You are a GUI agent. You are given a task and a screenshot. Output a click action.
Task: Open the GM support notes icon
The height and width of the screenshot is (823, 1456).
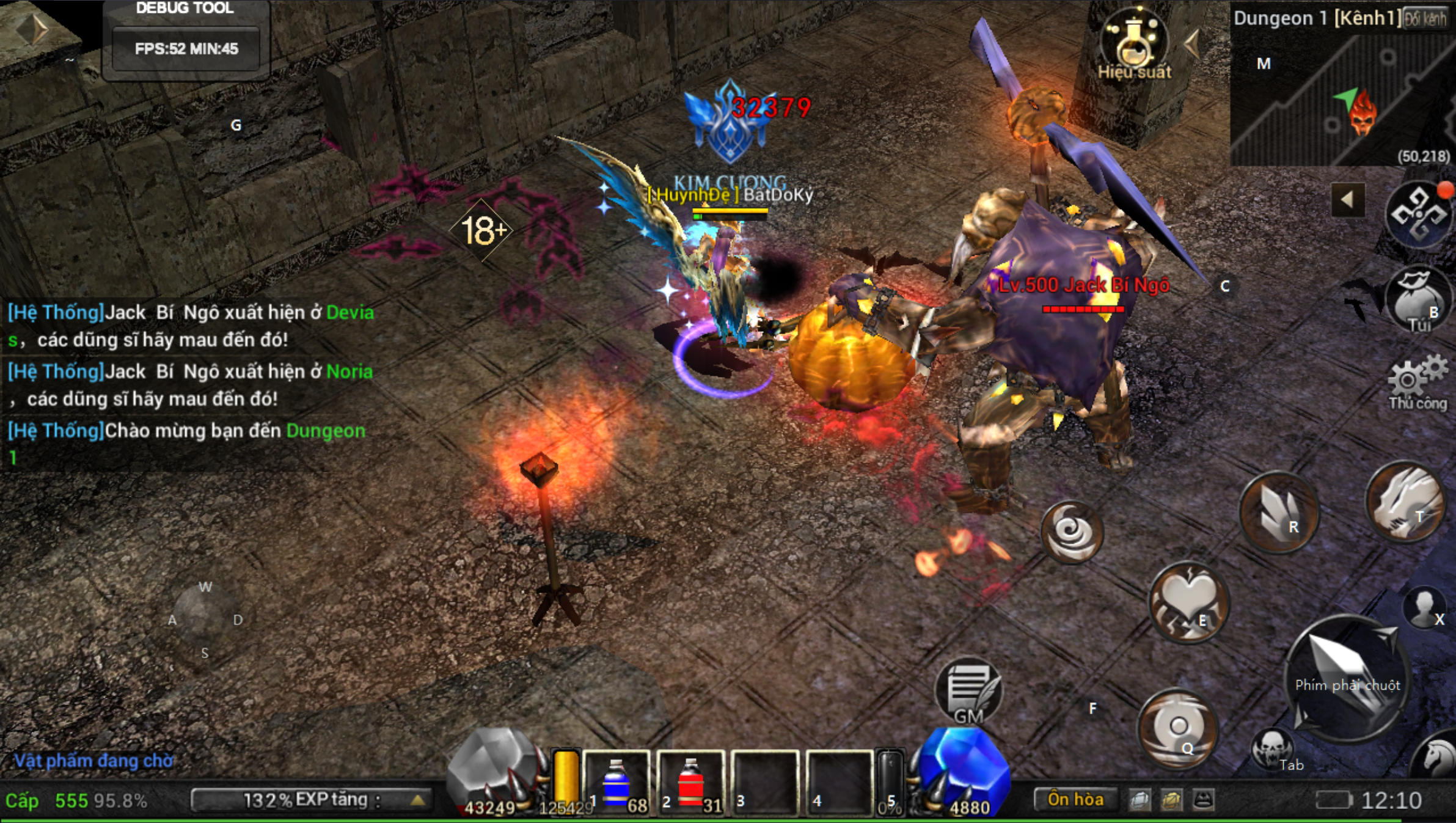click(969, 692)
